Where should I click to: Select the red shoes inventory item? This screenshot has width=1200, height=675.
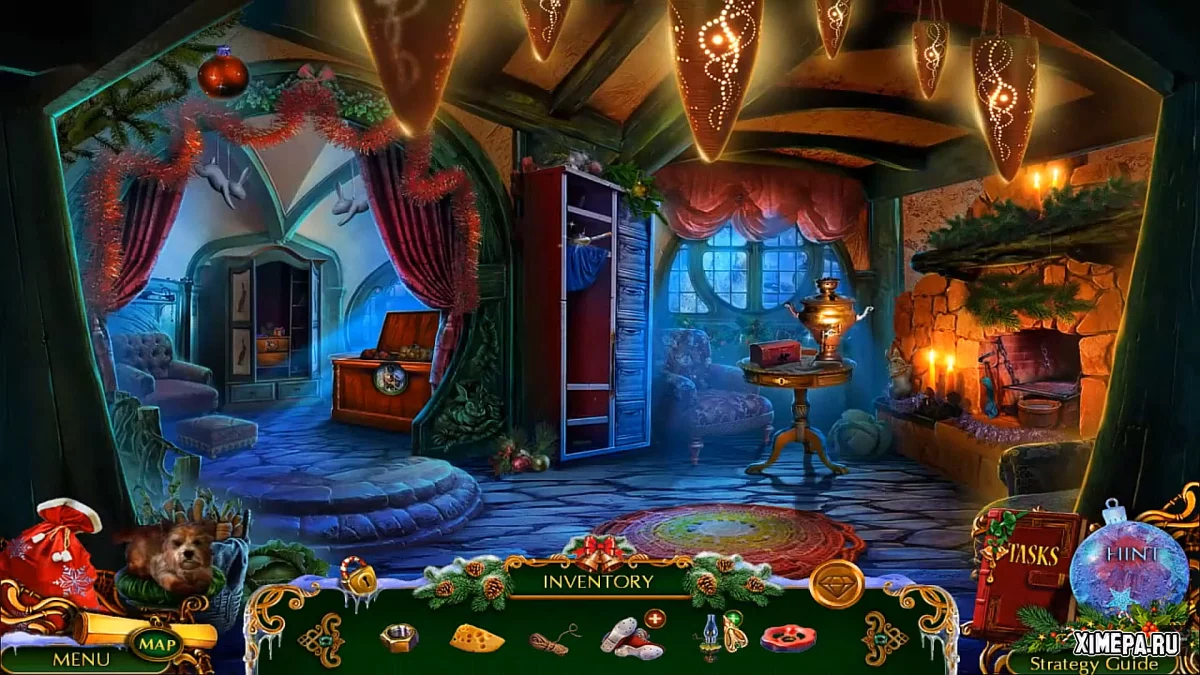tap(632, 638)
